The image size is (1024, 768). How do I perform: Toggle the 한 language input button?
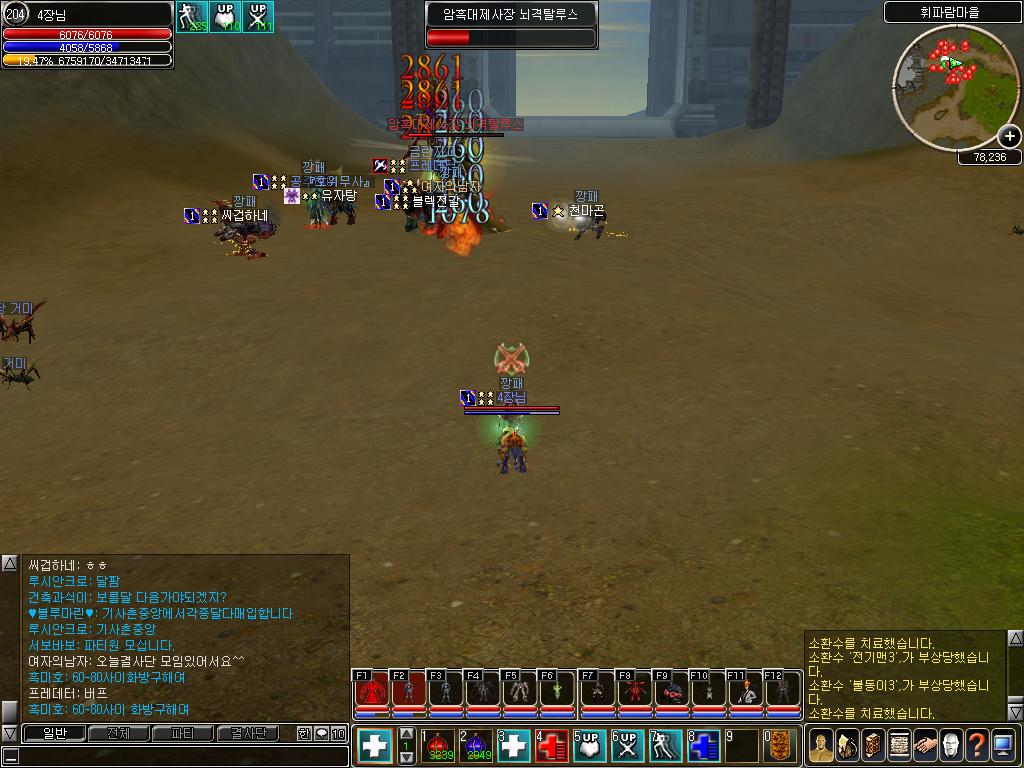(x=304, y=733)
